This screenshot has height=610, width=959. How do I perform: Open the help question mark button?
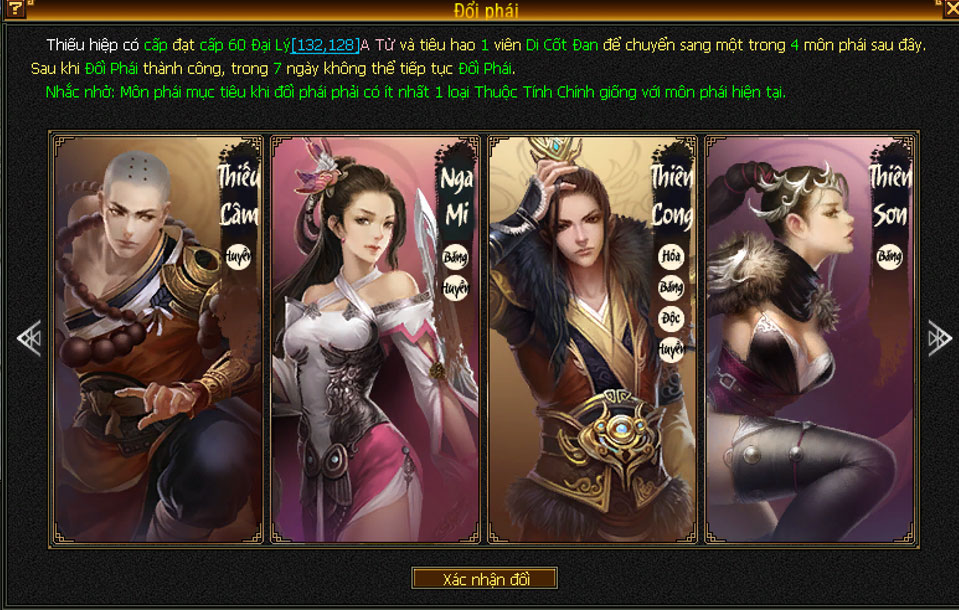(15, 9)
